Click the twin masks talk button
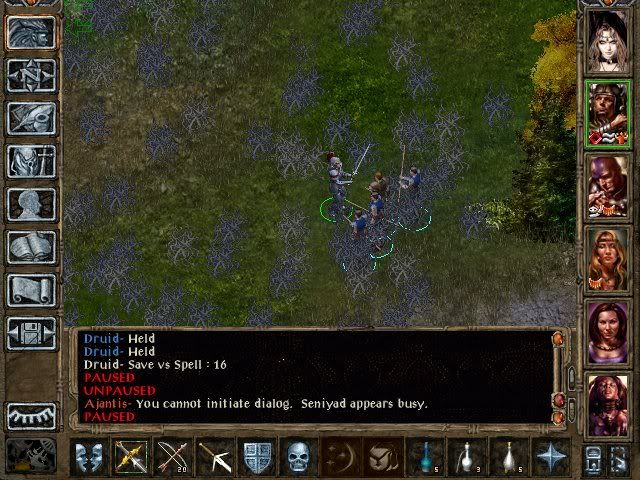The height and width of the screenshot is (480, 640). tap(89, 457)
